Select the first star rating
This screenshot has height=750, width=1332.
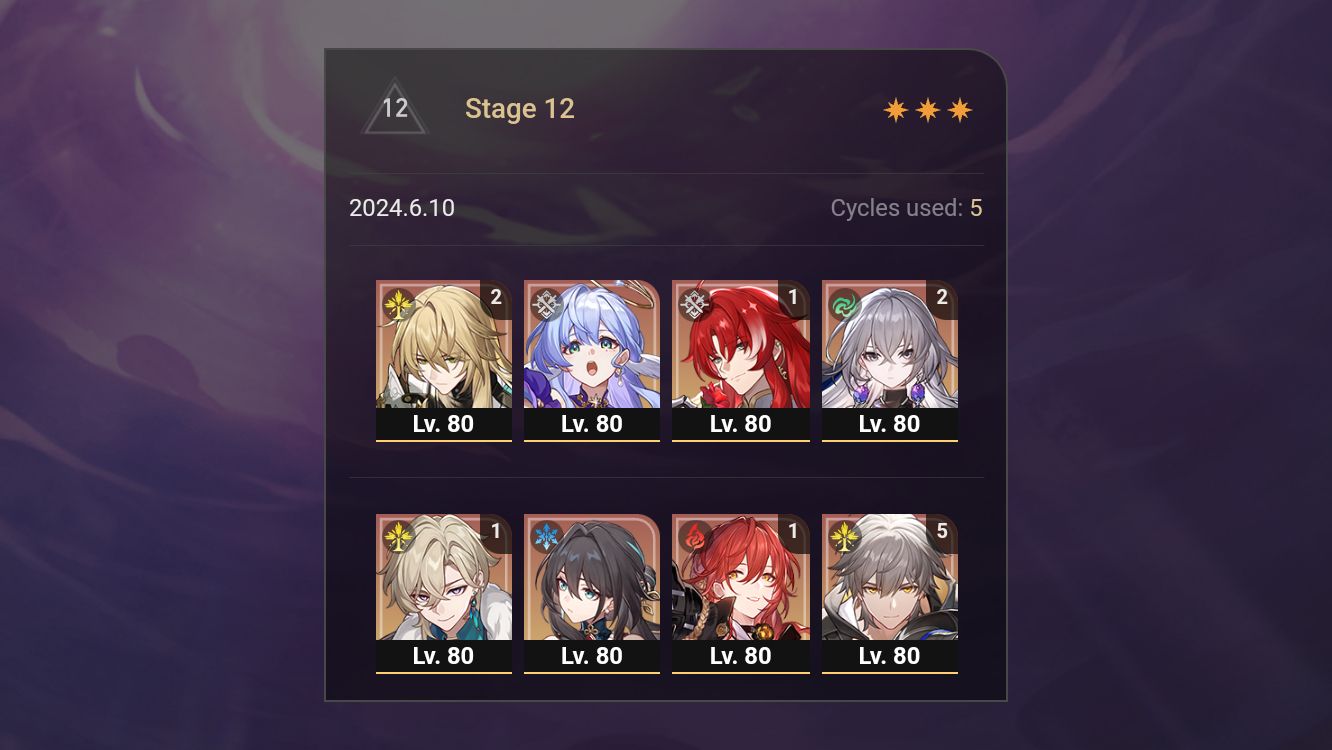[x=895, y=109]
